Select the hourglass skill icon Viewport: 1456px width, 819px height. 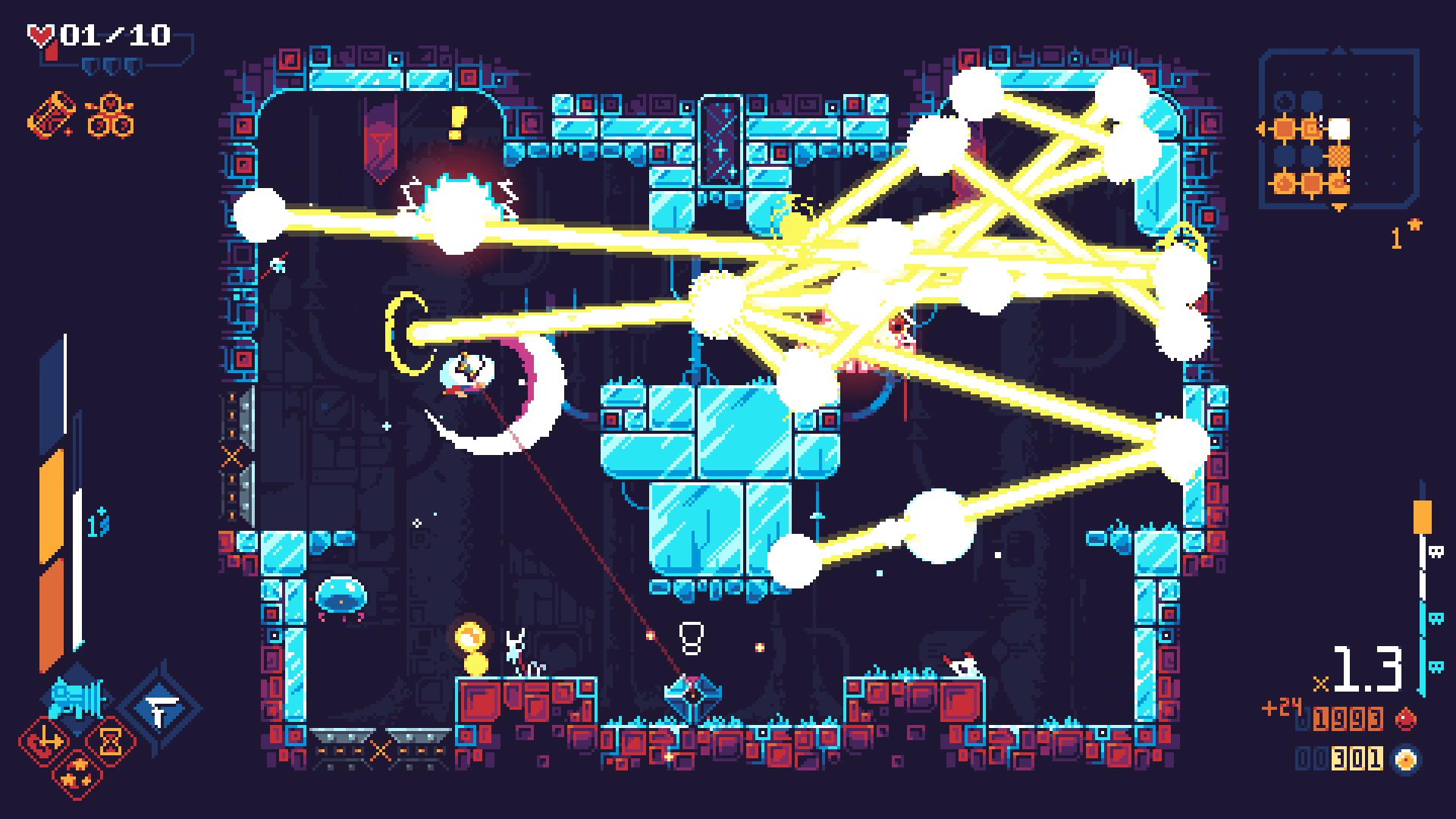(111, 740)
